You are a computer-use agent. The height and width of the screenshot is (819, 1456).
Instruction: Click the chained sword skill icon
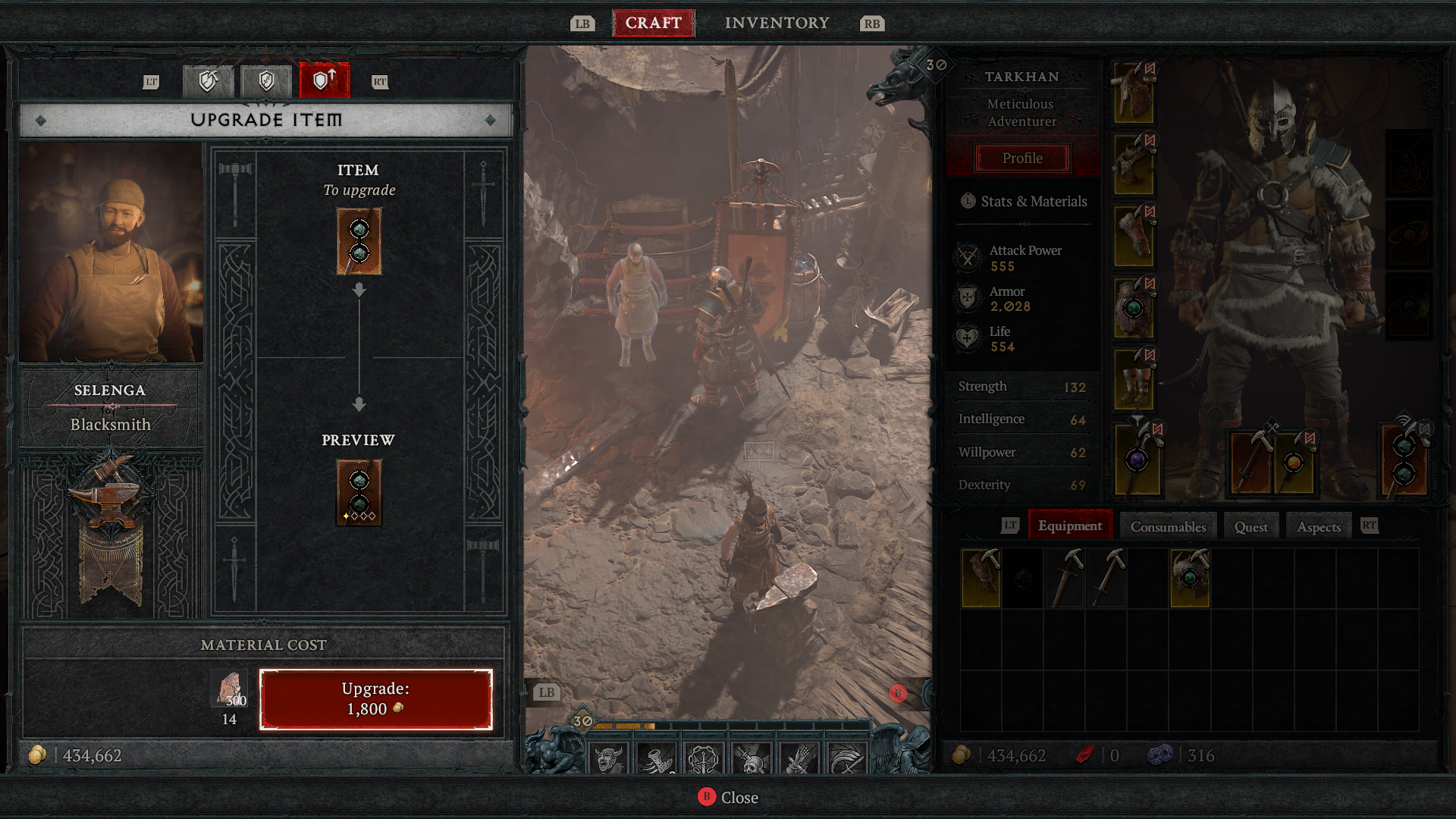704,757
